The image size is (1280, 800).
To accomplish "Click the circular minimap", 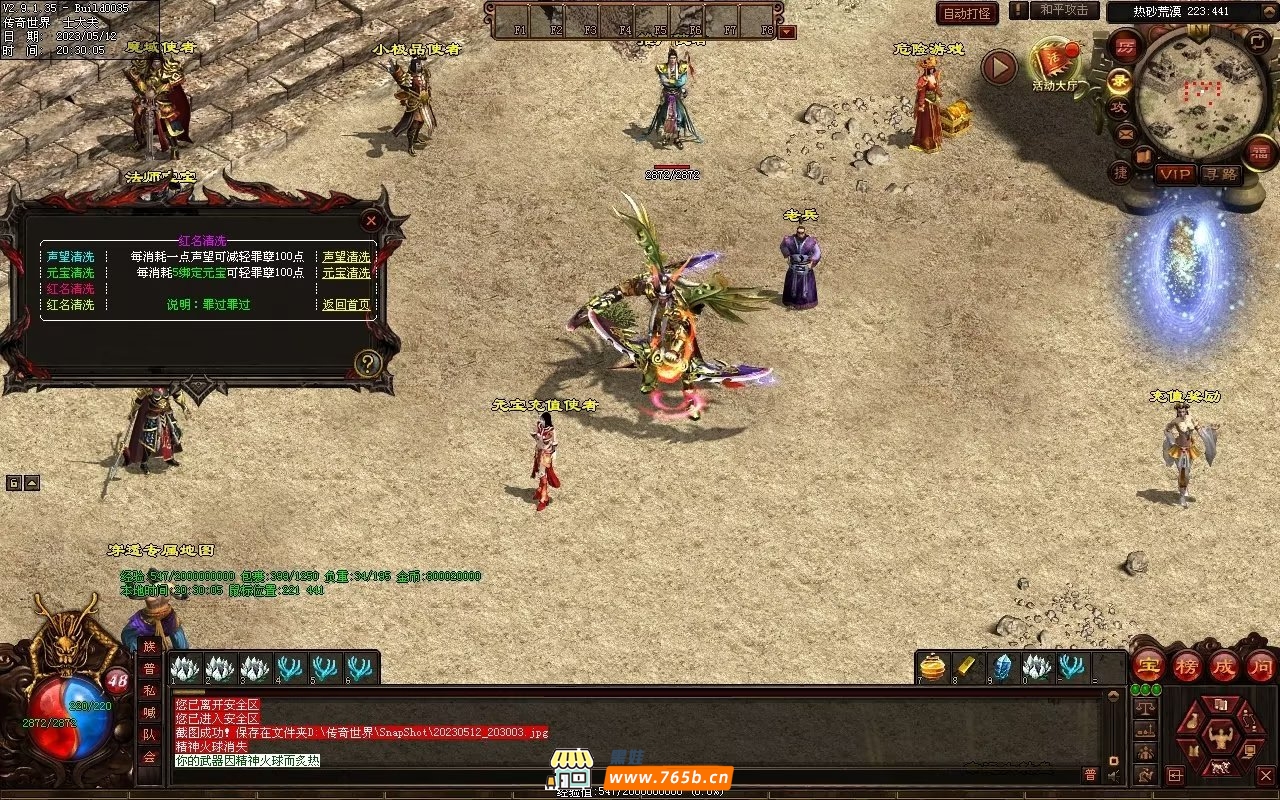I will [1201, 94].
